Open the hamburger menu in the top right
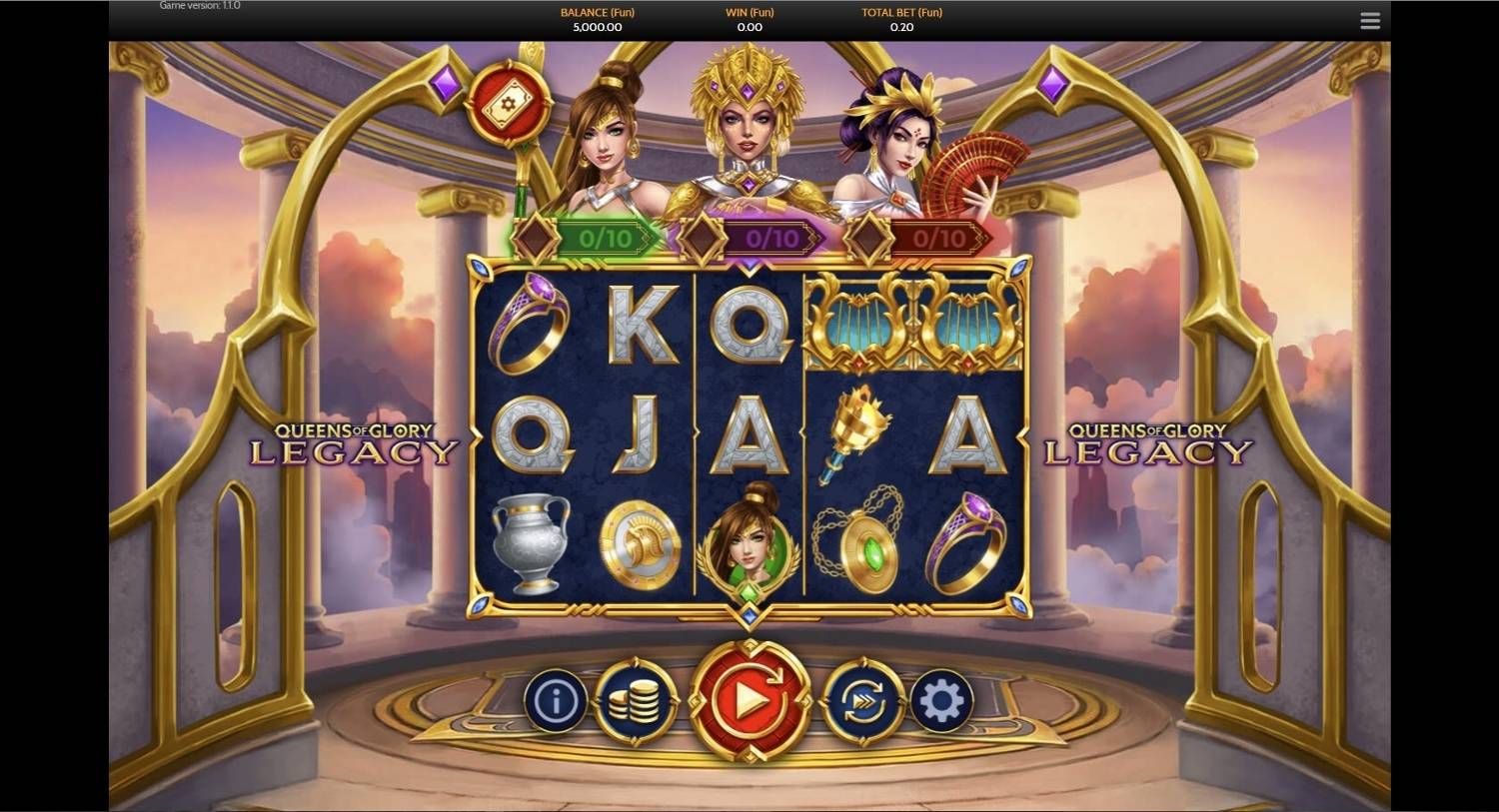The image size is (1499, 812). (x=1369, y=20)
